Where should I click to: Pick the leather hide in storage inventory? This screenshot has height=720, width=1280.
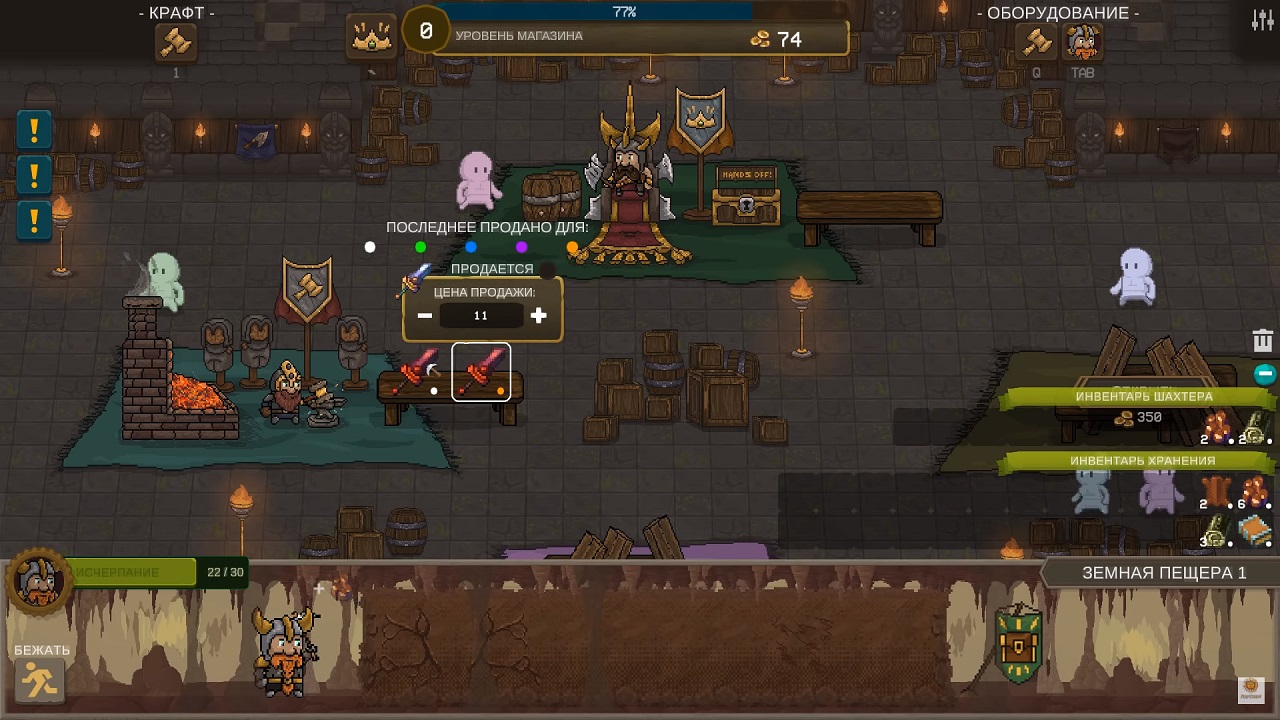pyautogui.click(x=1217, y=491)
